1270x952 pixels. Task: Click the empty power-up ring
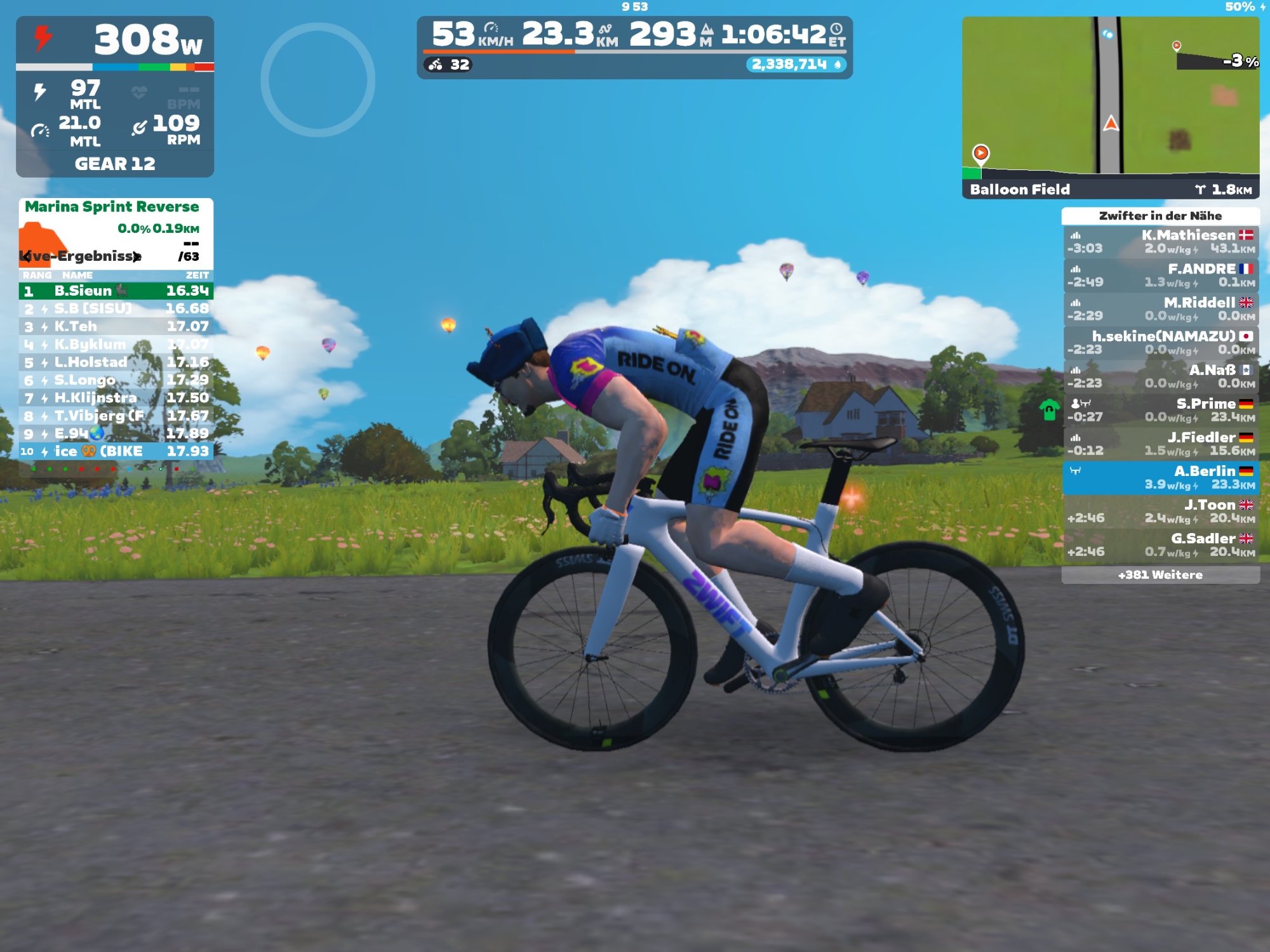click(317, 80)
